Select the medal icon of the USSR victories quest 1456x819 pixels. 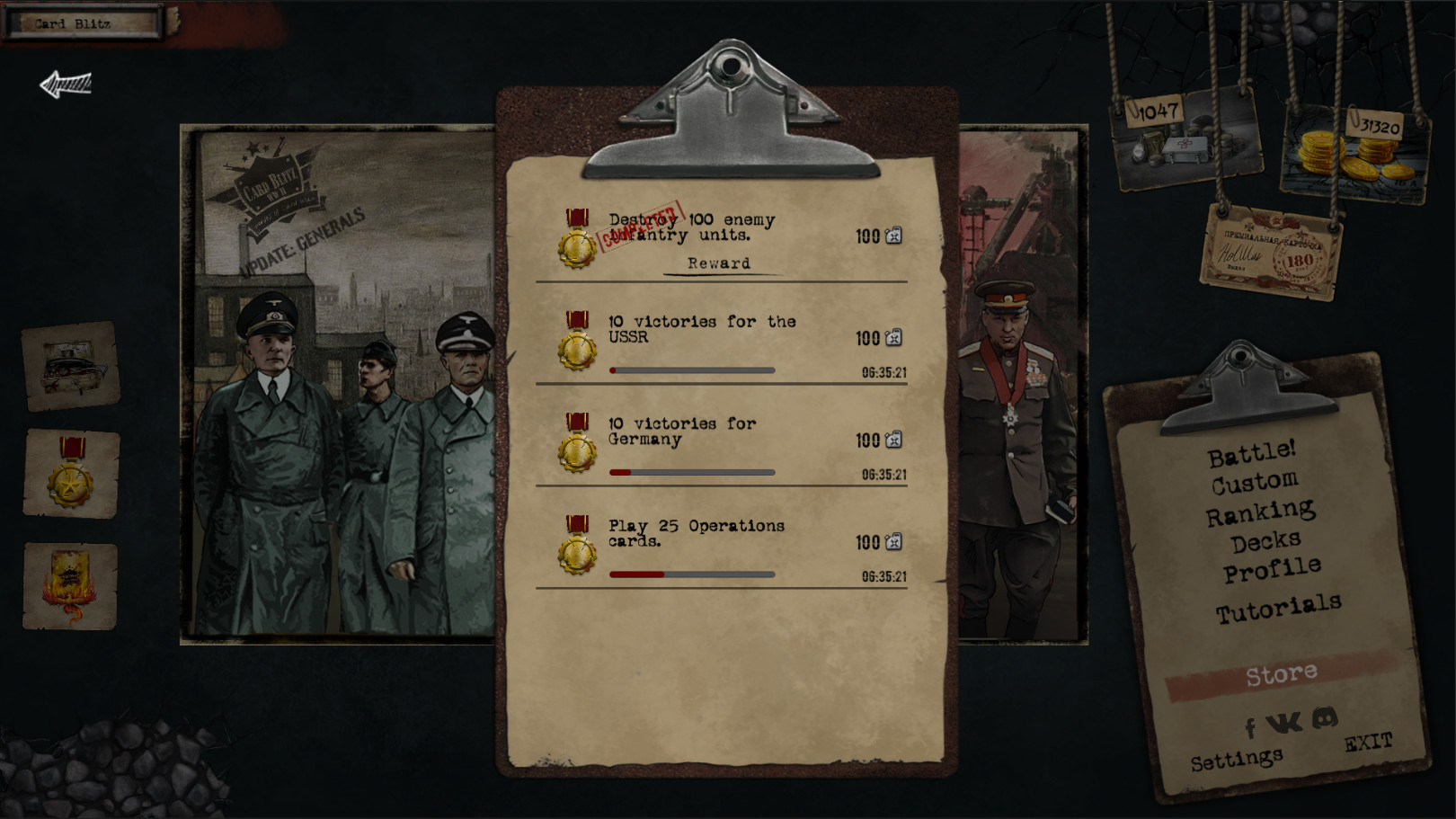point(575,343)
